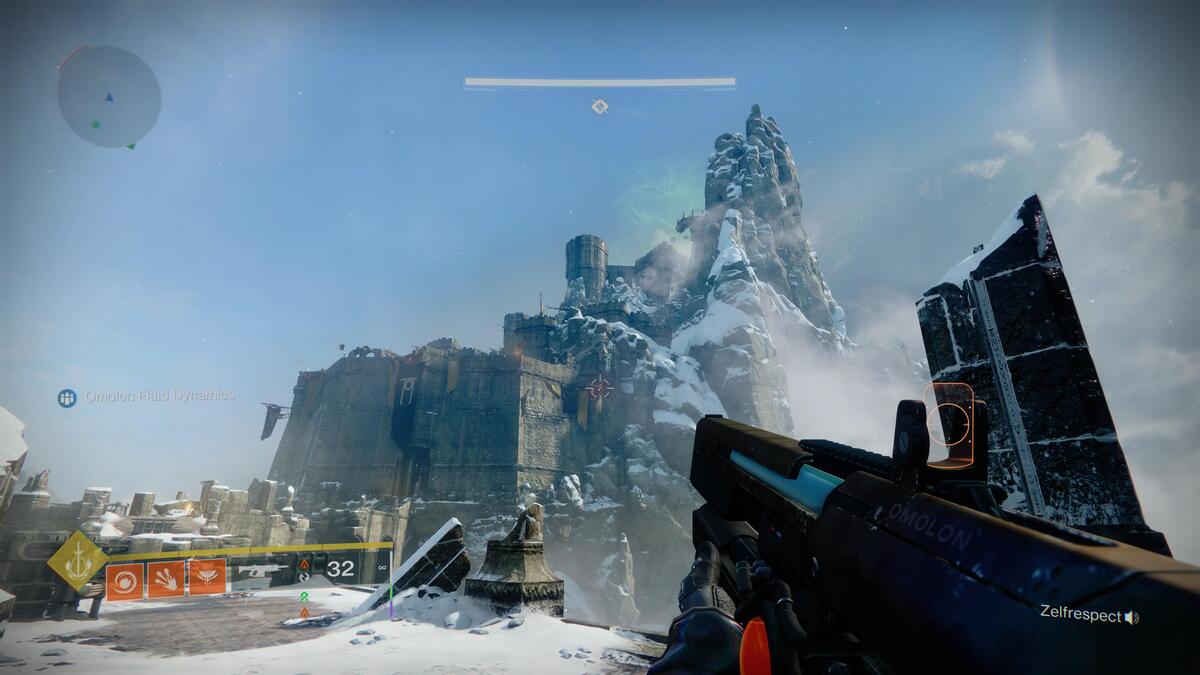Screen dimensions: 1200x675
Task: Click the circular radar in the corner
Action: pos(109,97)
